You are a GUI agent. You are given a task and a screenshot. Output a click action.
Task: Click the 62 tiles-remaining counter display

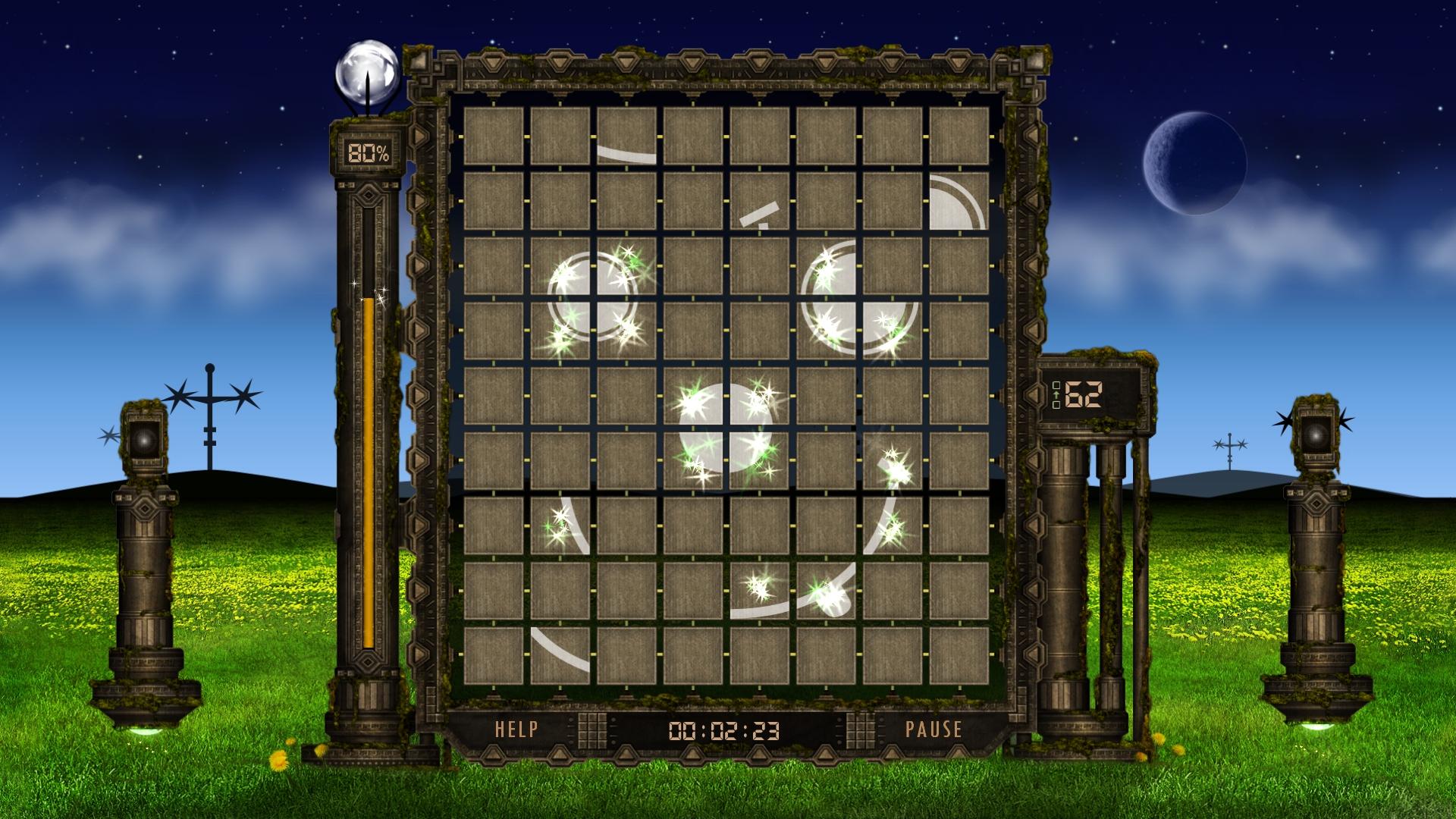point(1084,395)
